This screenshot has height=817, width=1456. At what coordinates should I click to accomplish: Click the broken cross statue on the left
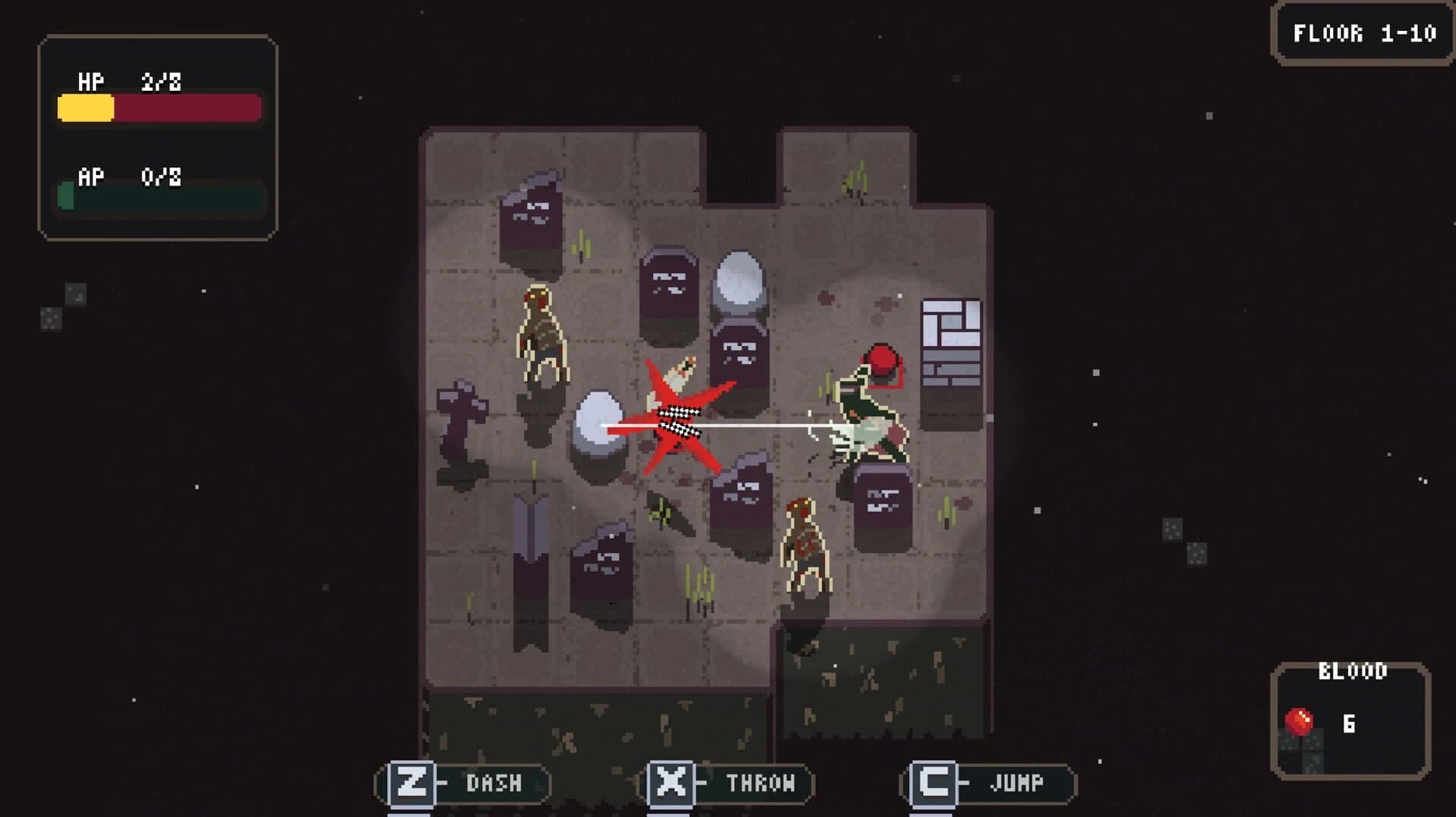click(x=463, y=421)
